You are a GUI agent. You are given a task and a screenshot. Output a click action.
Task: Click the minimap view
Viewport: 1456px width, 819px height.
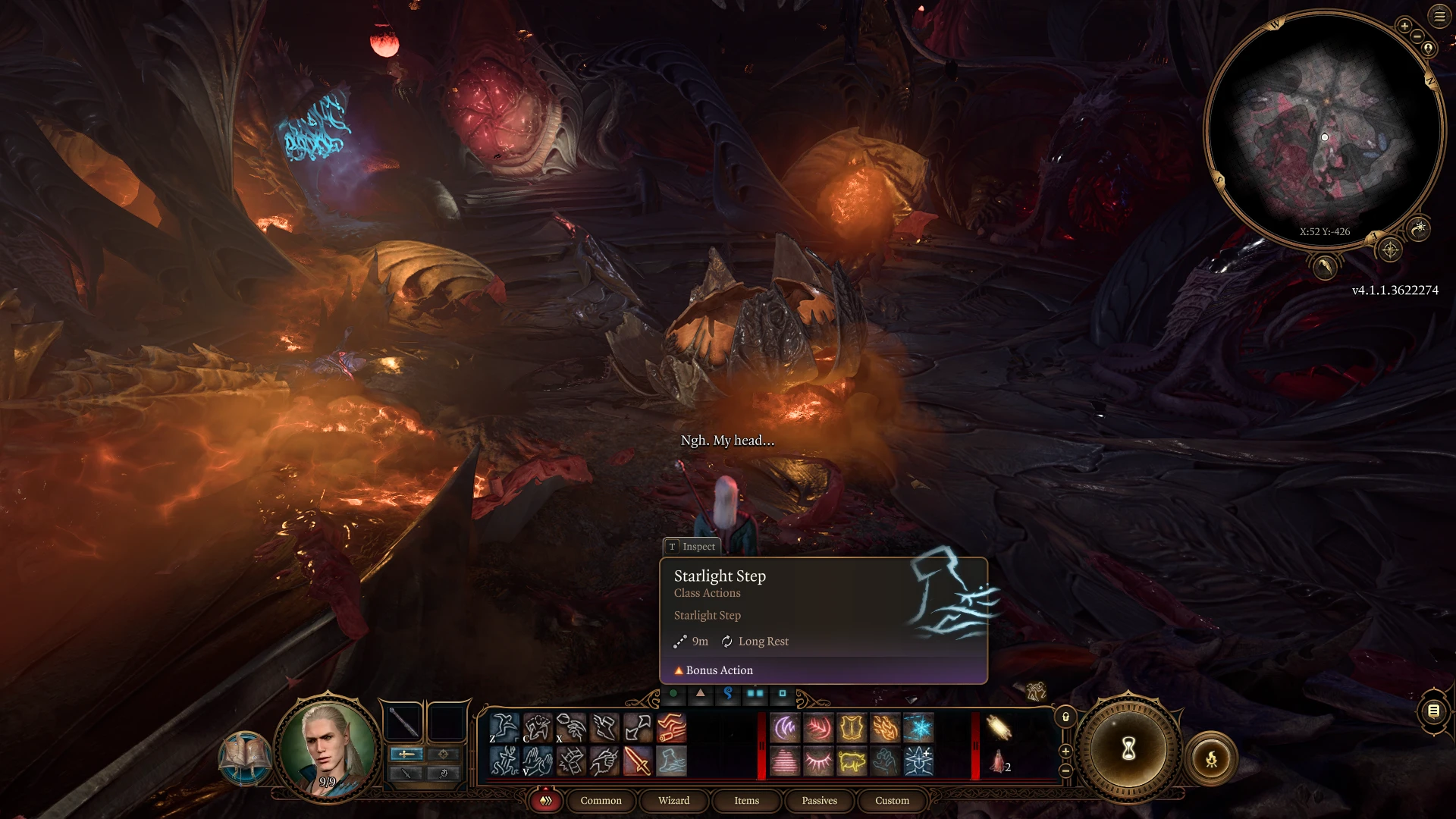point(1324,129)
